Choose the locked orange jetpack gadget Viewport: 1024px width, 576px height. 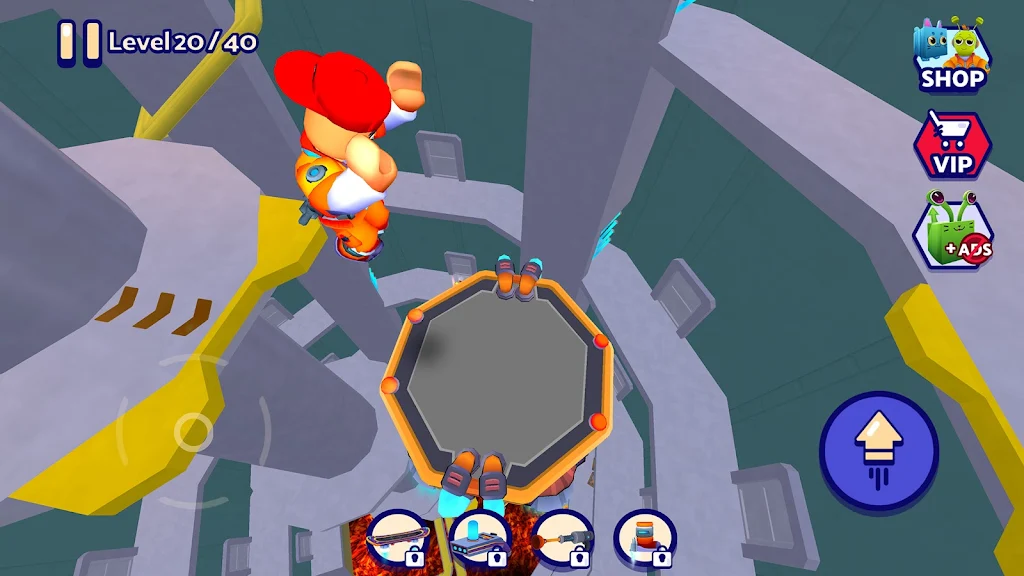coord(645,540)
